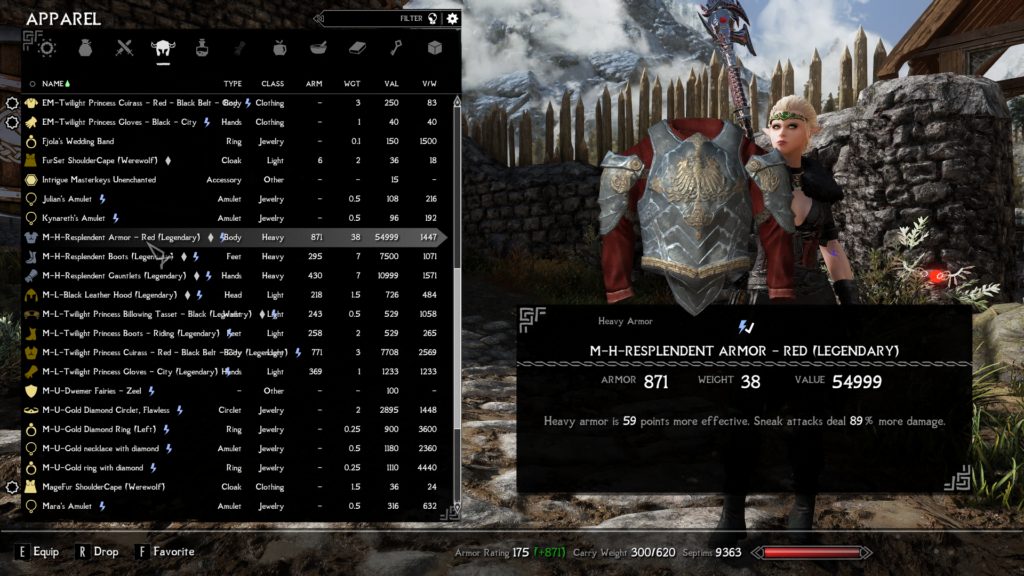Select the books category tab
The width and height of the screenshot is (1024, 576).
pos(357,47)
